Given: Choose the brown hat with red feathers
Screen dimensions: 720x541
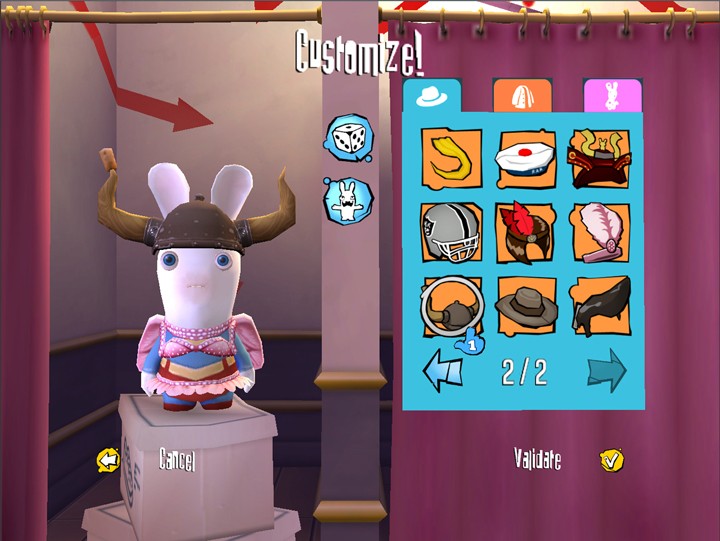Looking at the screenshot, I should pos(526,232).
